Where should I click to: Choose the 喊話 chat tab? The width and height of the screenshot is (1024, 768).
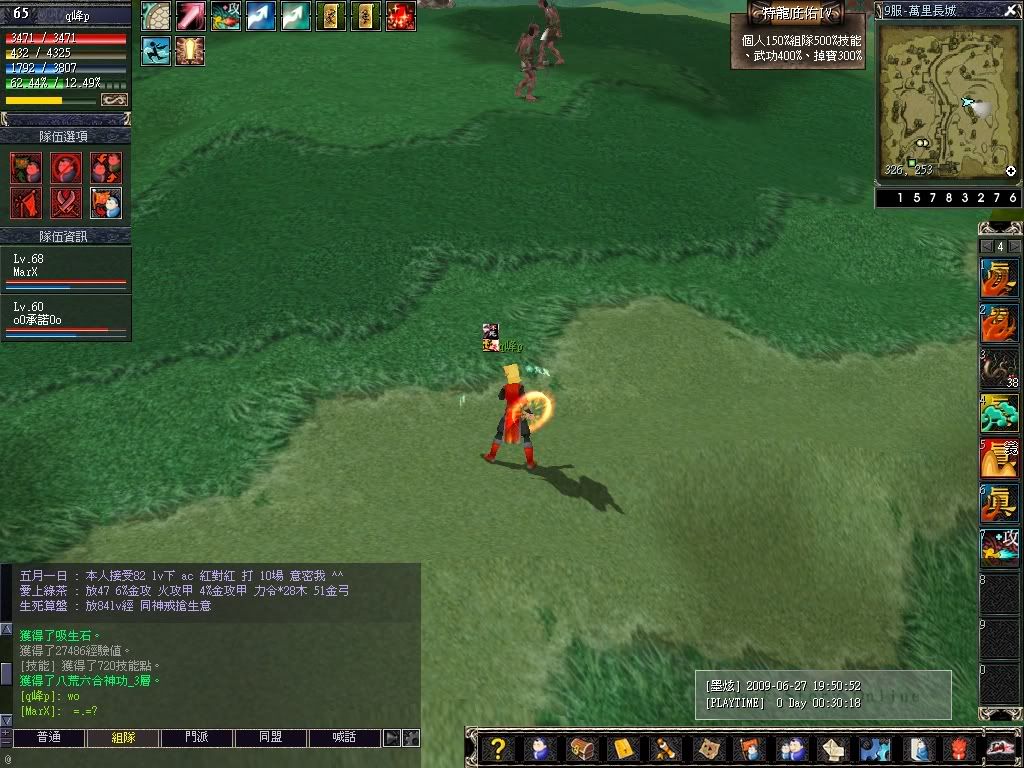click(344, 738)
